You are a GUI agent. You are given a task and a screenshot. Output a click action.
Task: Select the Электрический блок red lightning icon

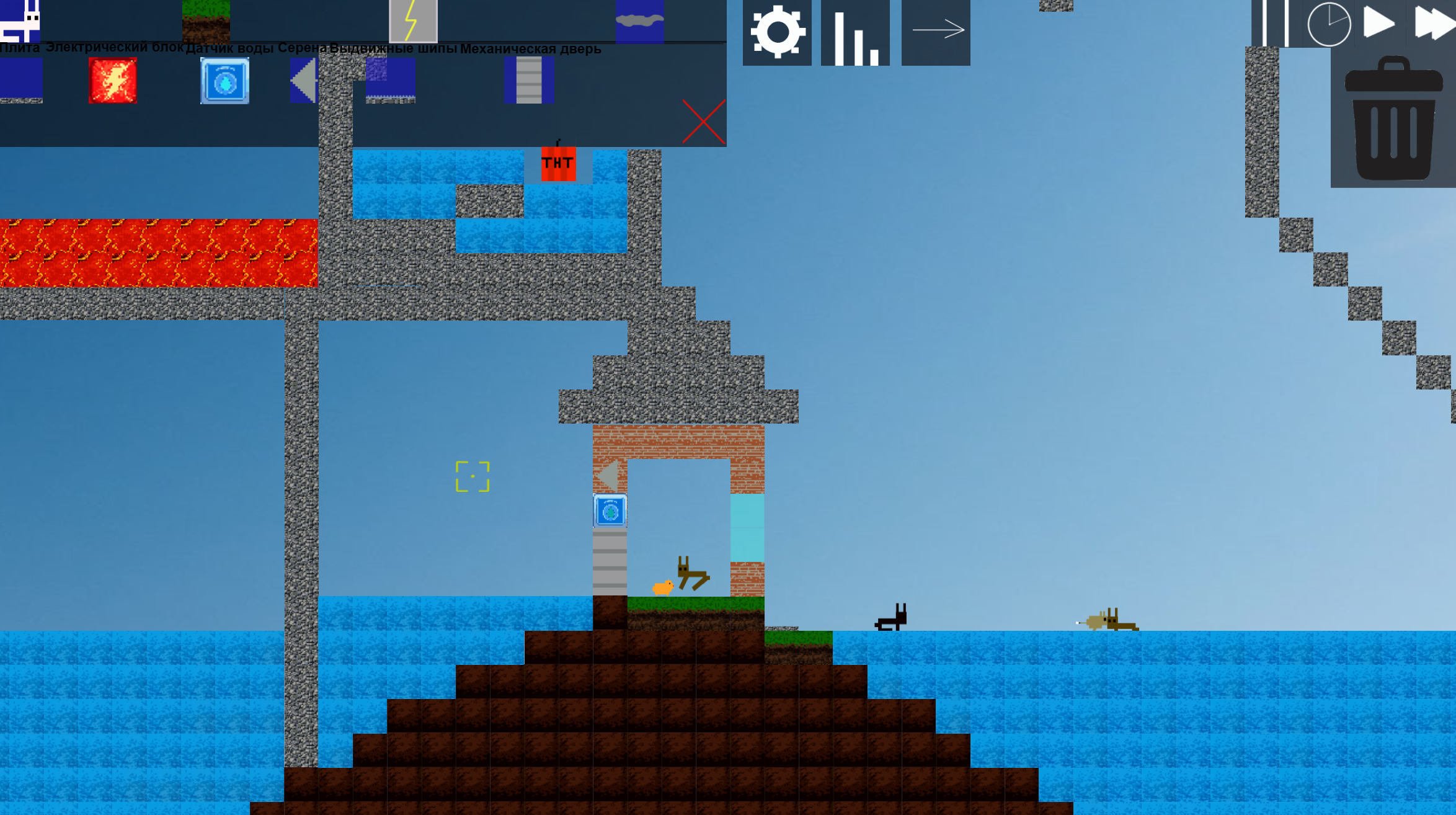click(113, 81)
